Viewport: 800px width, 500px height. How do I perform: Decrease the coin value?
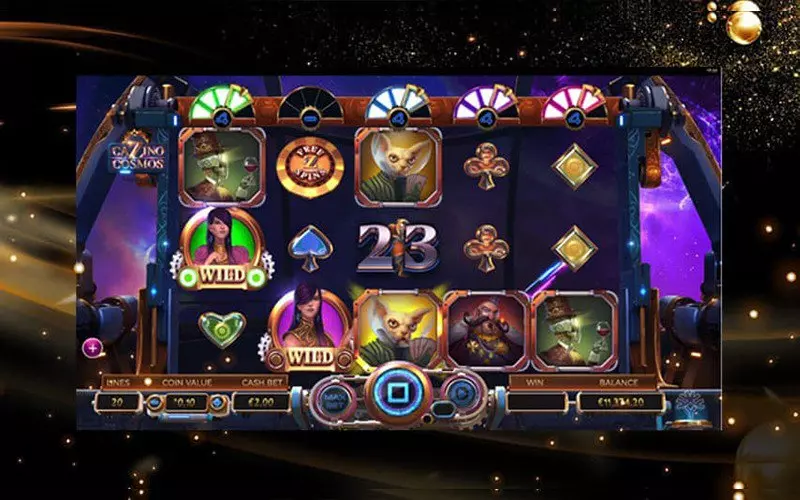click(x=155, y=402)
